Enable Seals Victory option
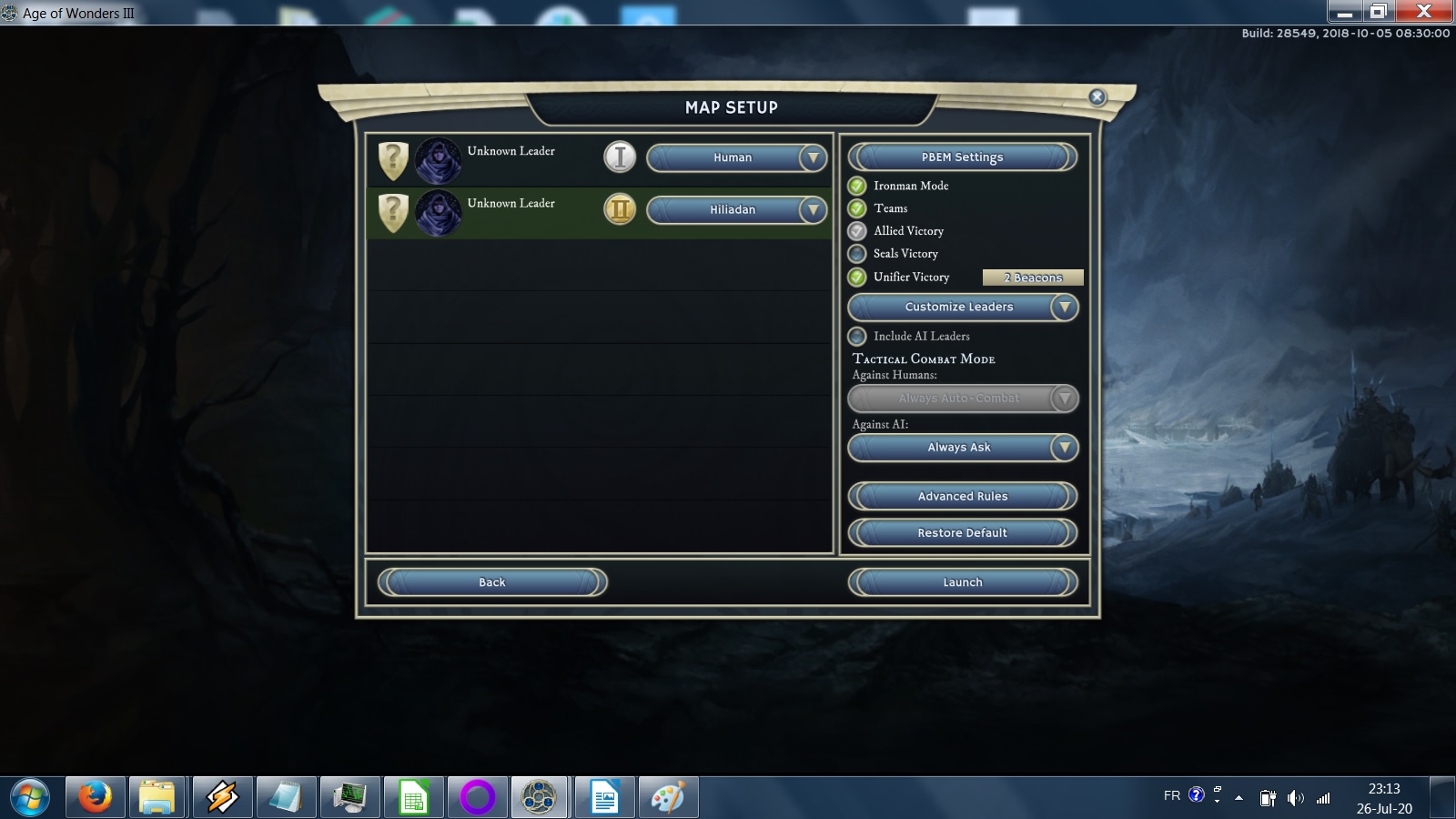 (x=857, y=255)
